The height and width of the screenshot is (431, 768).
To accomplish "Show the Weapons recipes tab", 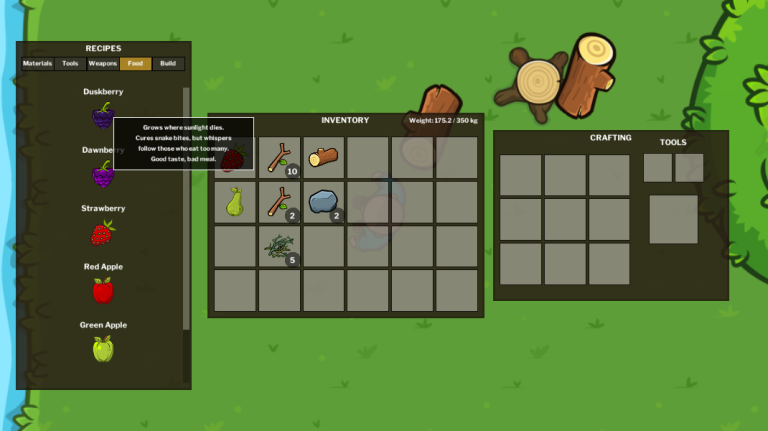I will click(103, 64).
